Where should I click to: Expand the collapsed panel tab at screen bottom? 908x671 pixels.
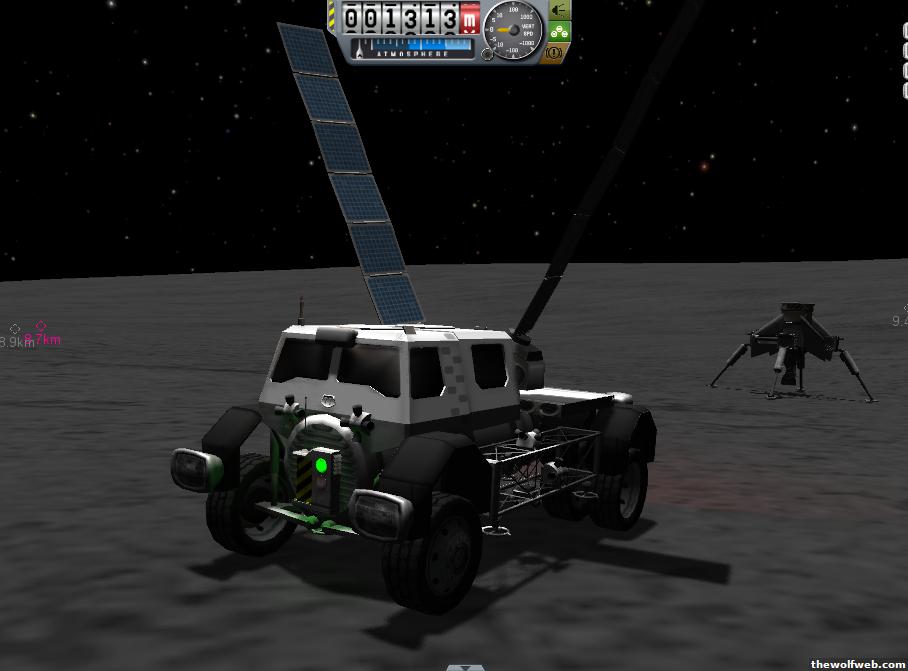click(463, 666)
